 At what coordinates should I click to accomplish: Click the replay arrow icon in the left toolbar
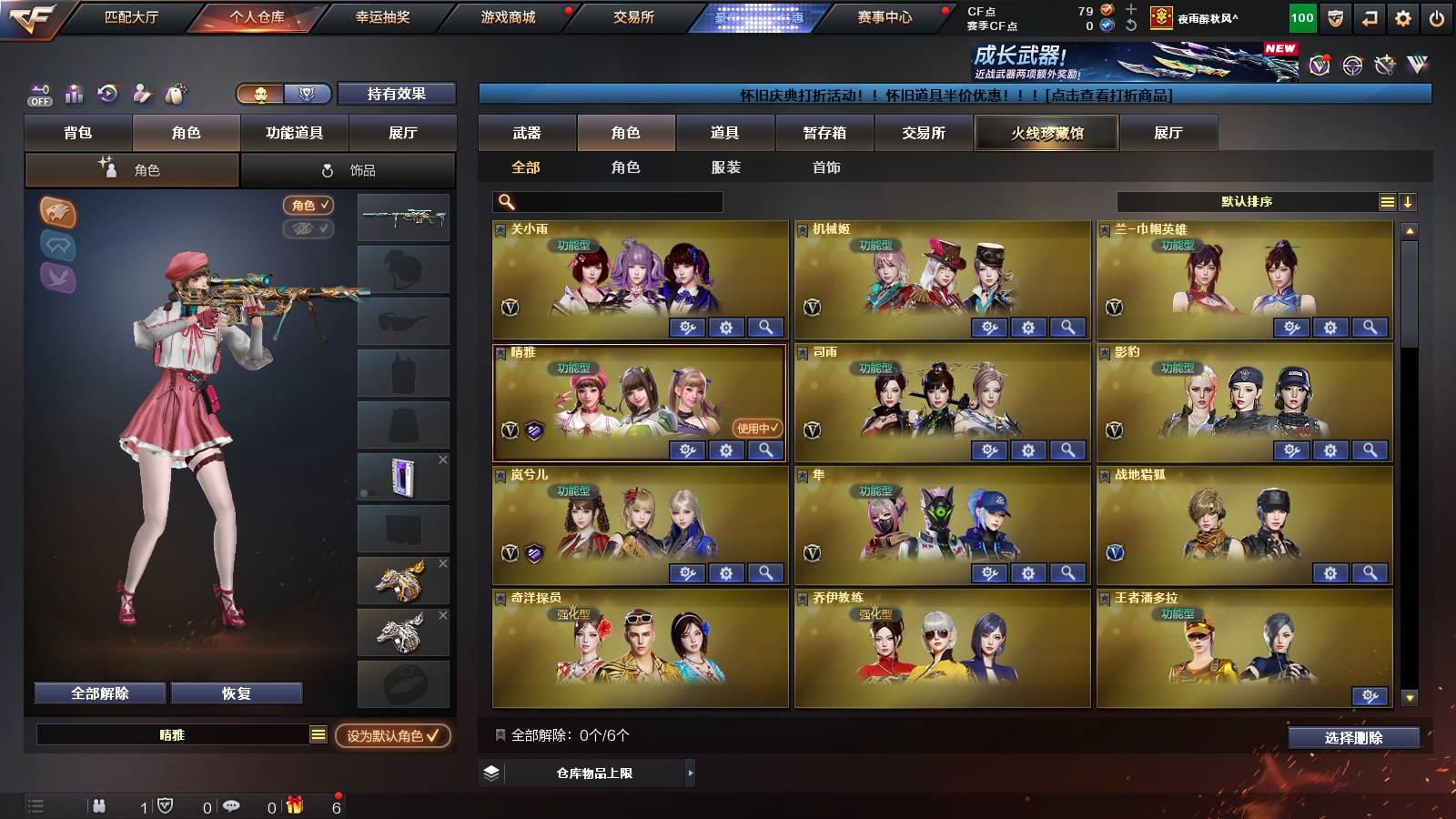pyautogui.click(x=109, y=94)
